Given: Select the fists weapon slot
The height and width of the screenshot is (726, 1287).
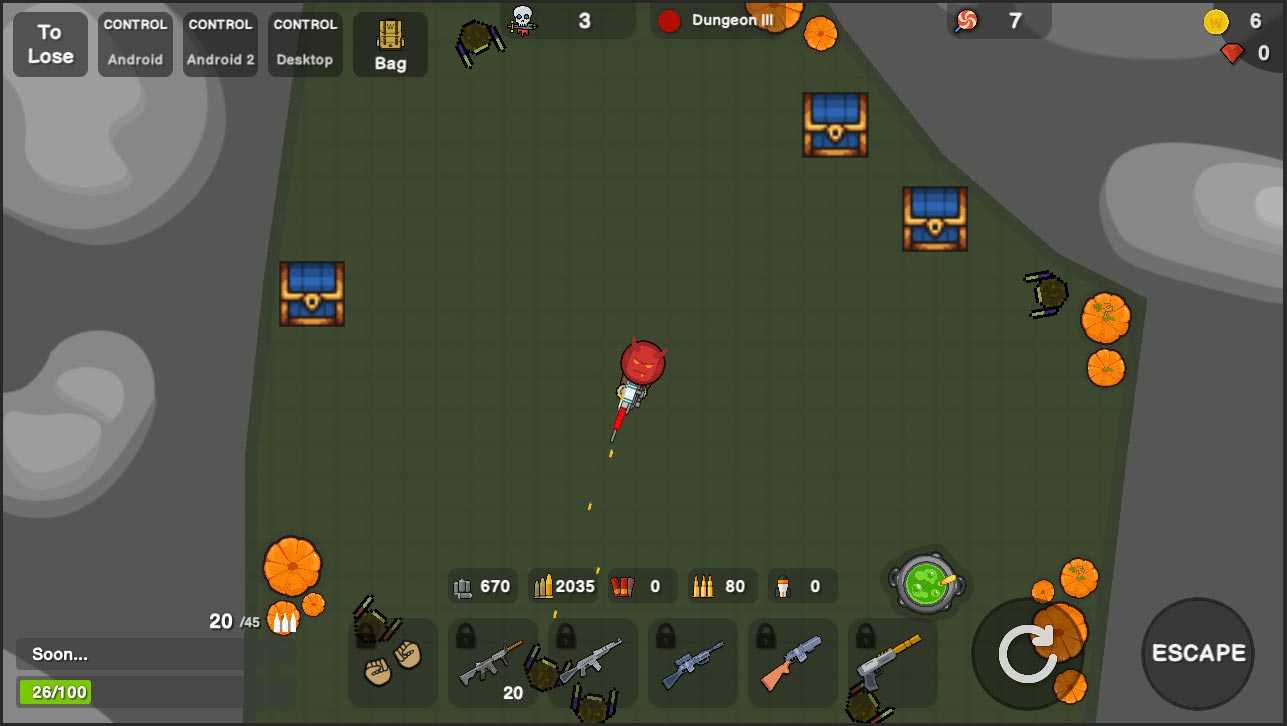Looking at the screenshot, I should (393, 663).
